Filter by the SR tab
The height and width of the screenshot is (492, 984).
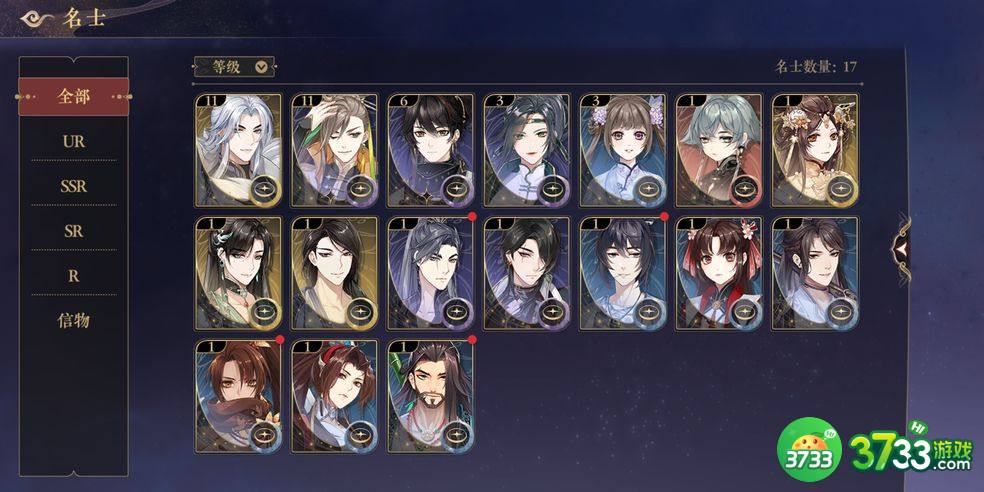point(73,231)
